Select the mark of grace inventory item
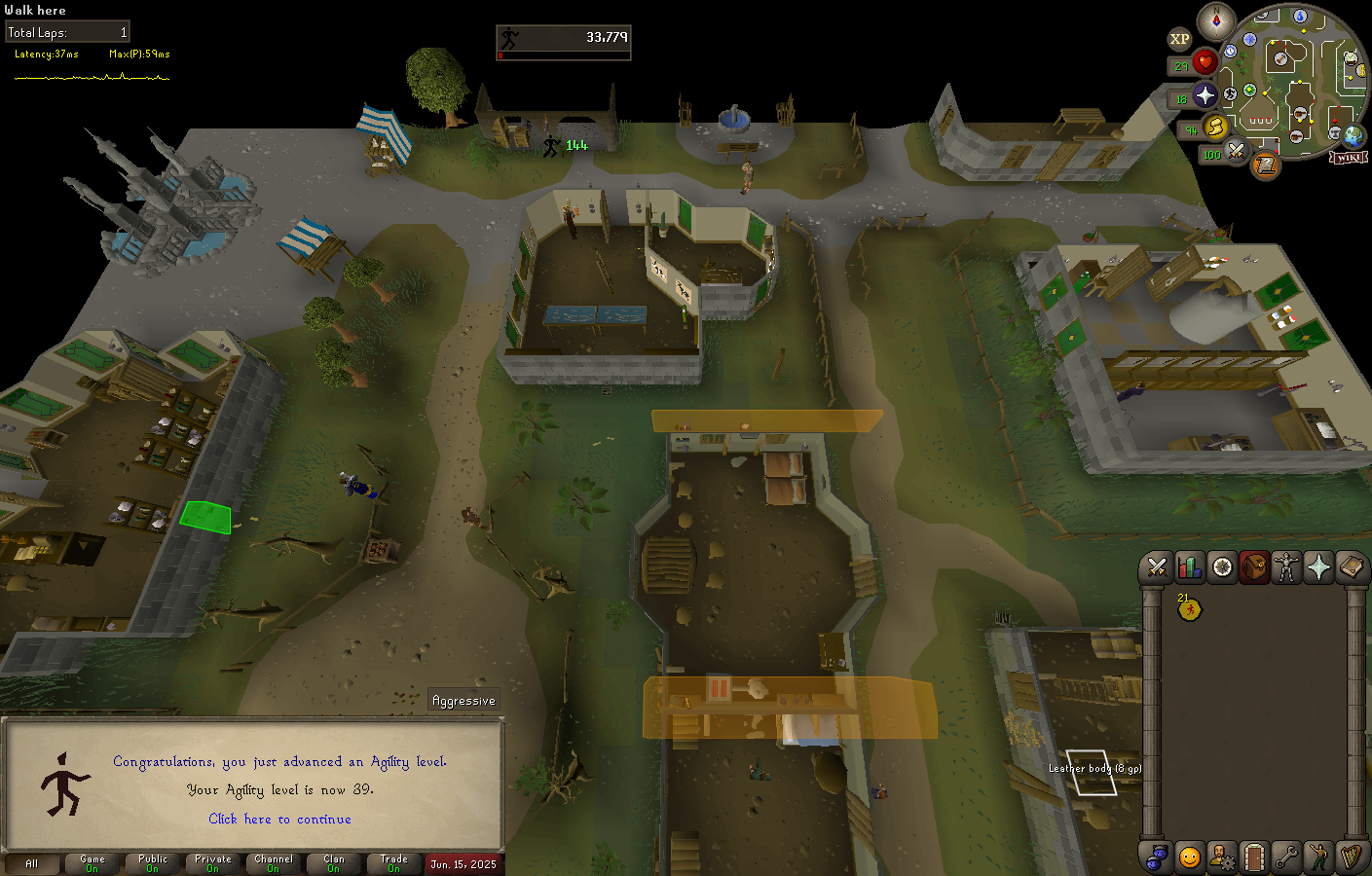 (1189, 609)
